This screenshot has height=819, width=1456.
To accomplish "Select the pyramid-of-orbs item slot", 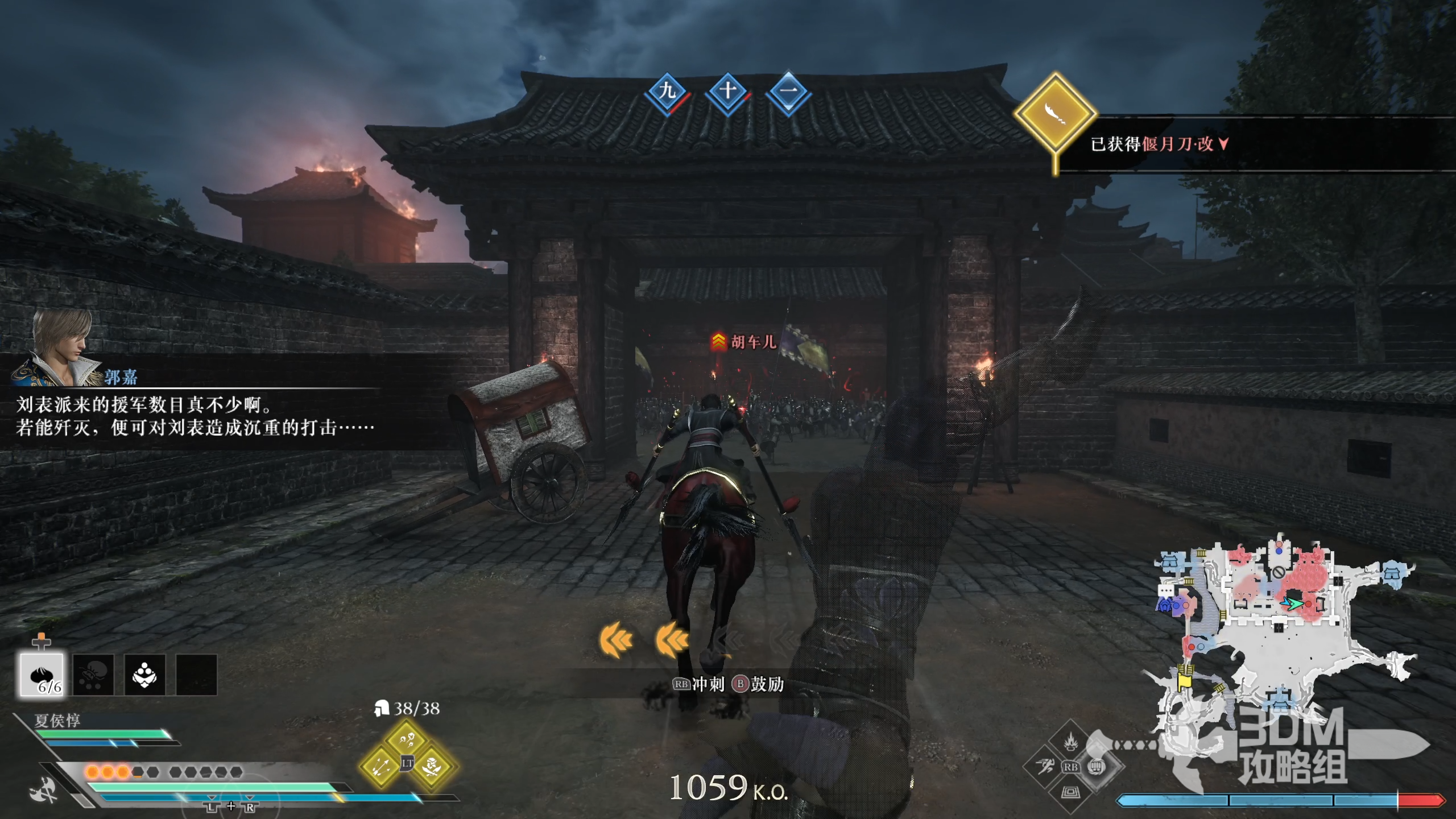I will (144, 675).
